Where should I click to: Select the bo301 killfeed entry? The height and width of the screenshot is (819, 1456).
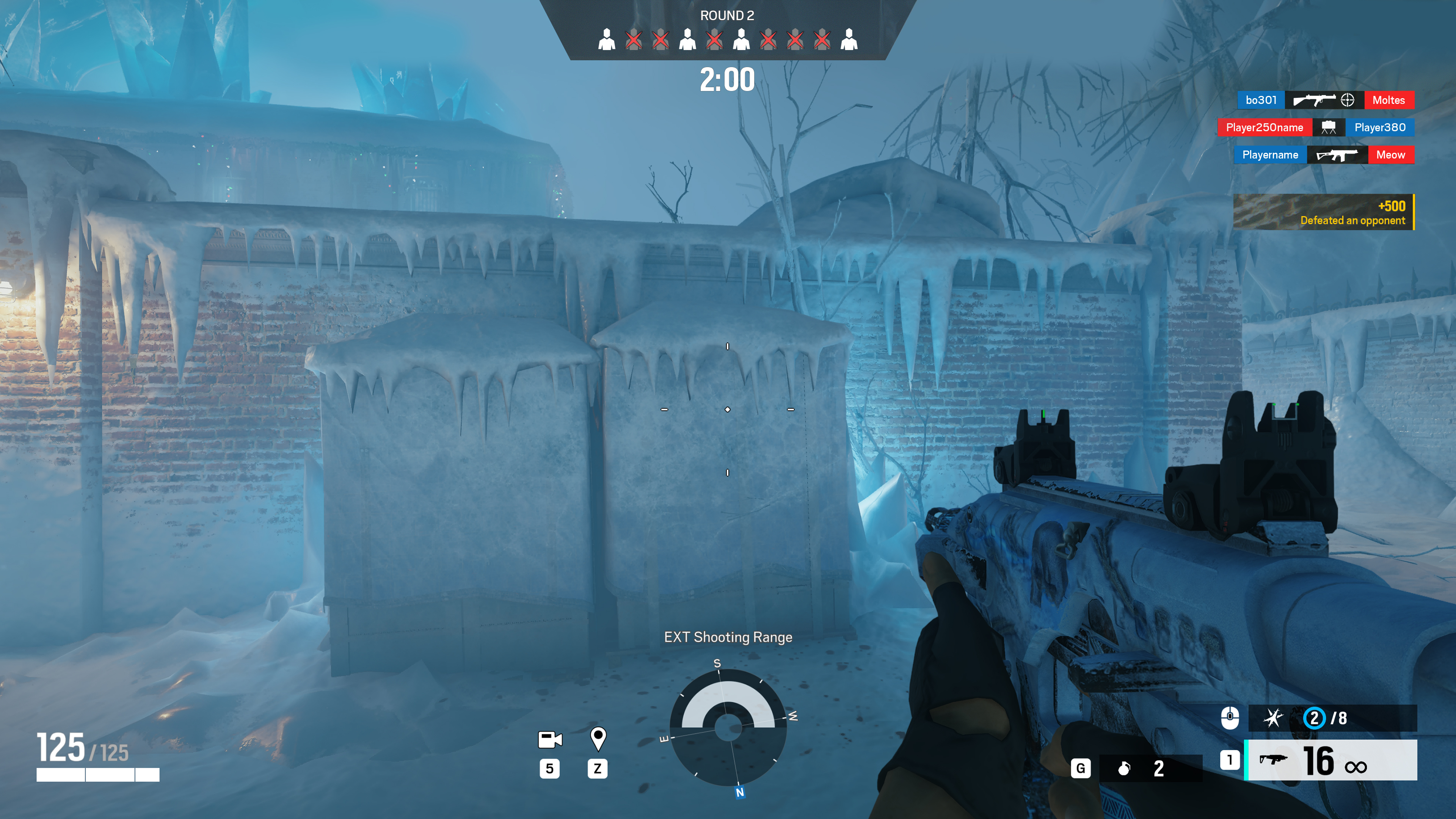coord(1261,100)
